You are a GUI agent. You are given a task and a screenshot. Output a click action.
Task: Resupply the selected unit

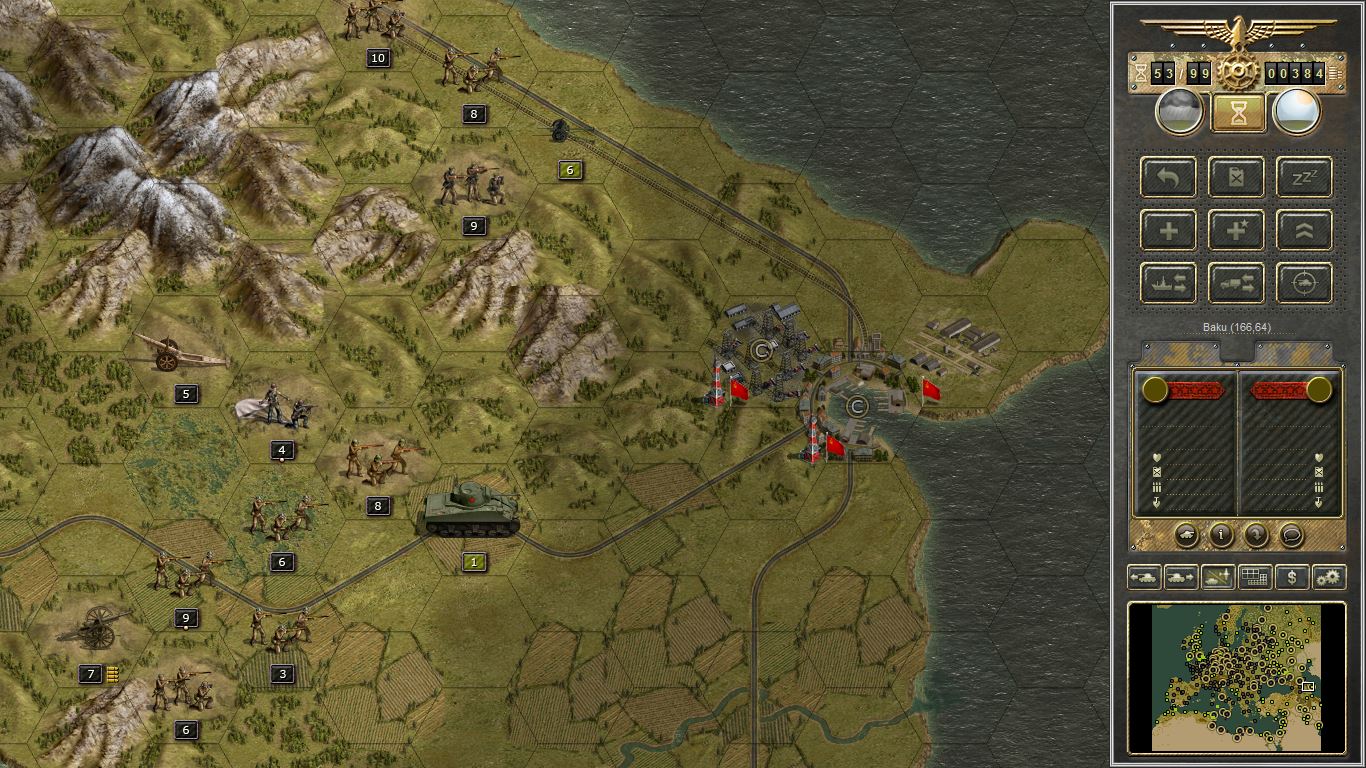[1236, 177]
